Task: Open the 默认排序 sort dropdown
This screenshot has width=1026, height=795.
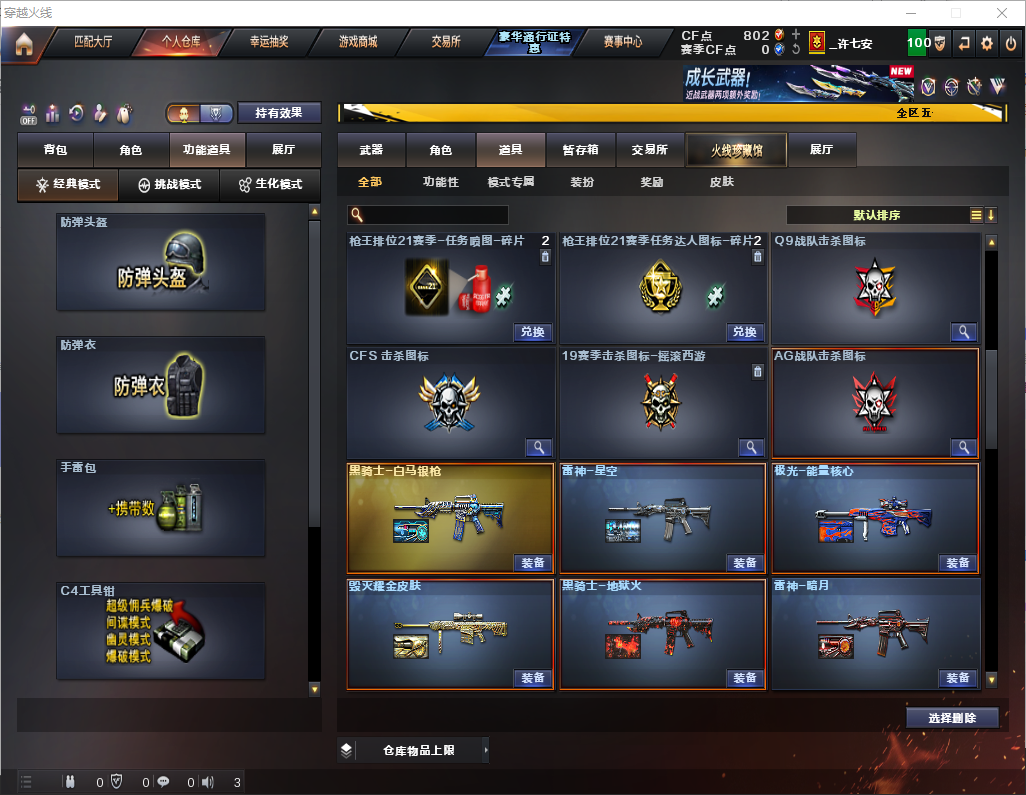Action: click(876, 215)
